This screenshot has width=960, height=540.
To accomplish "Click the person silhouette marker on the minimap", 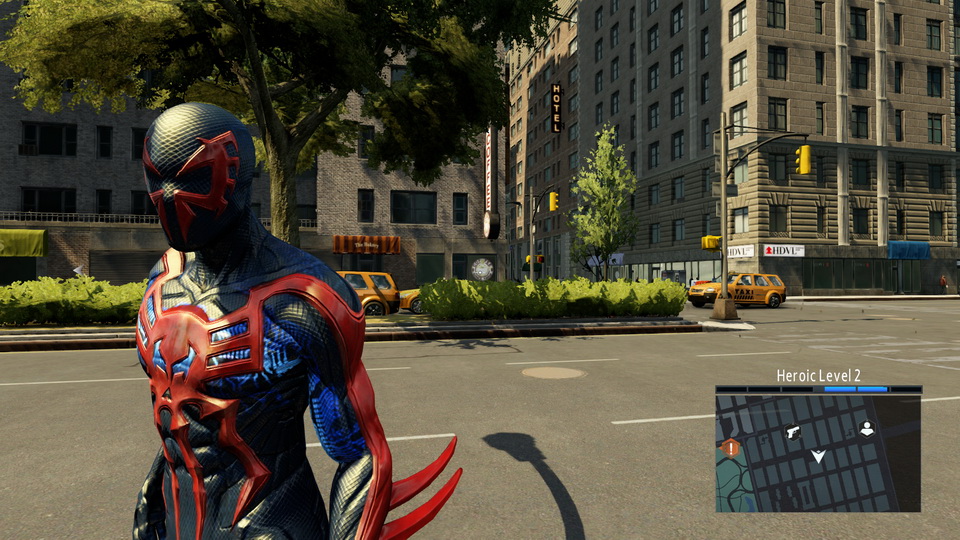I will coord(867,429).
